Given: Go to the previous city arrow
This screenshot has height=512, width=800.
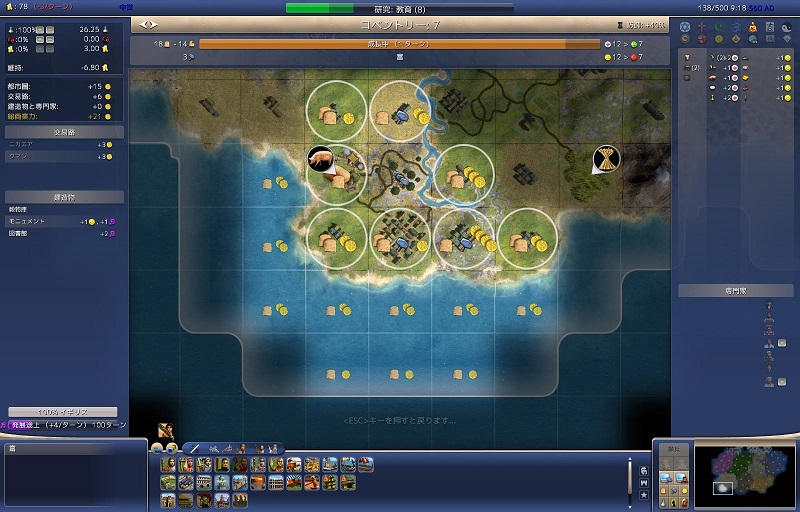Looking at the screenshot, I should click(x=145, y=23).
